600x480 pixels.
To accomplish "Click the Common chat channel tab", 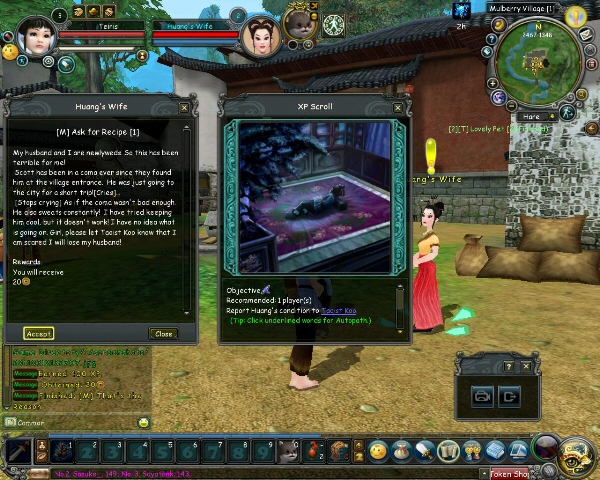I will [30, 423].
